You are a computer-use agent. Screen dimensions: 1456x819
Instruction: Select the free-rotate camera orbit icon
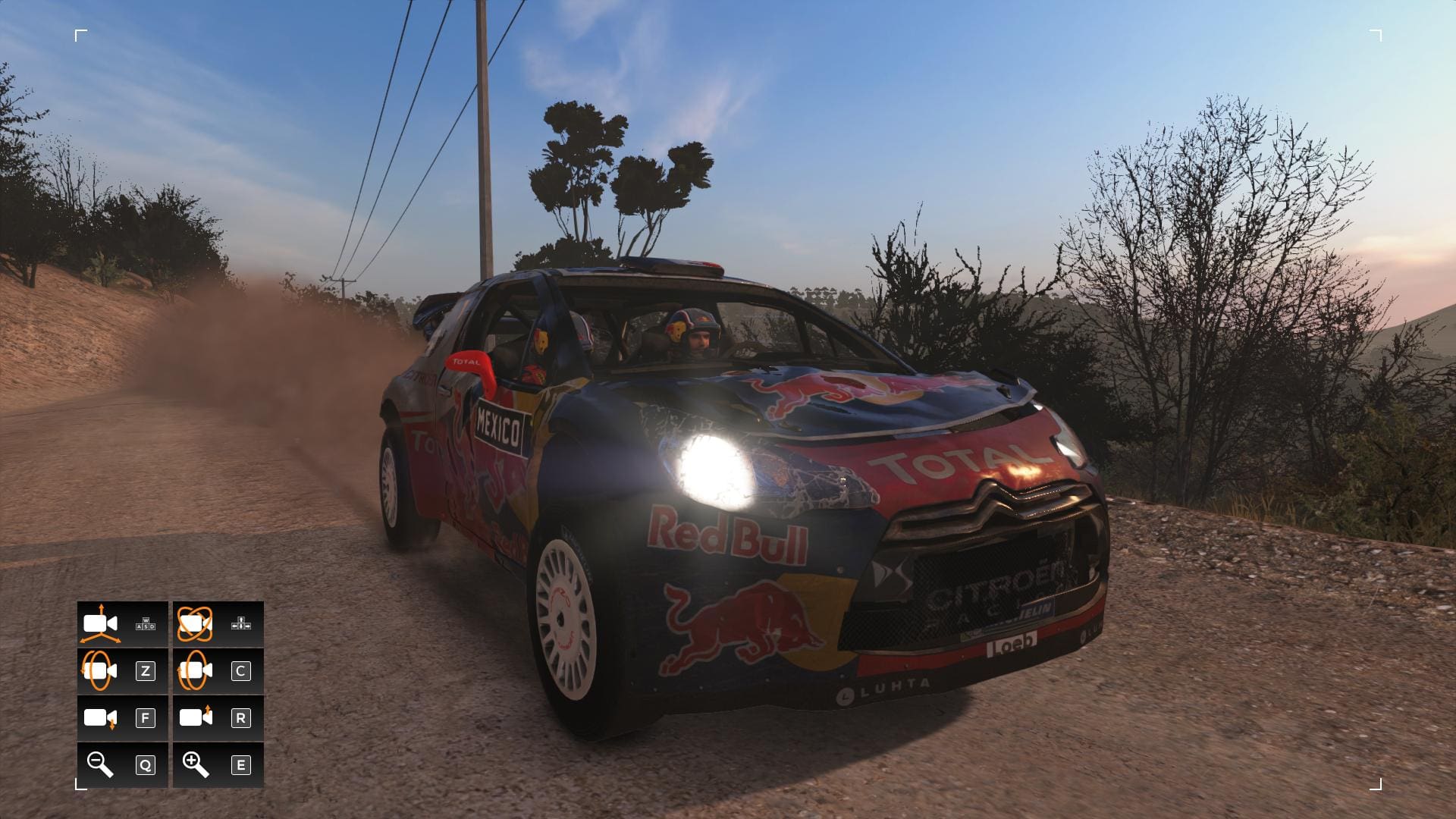pos(195,624)
